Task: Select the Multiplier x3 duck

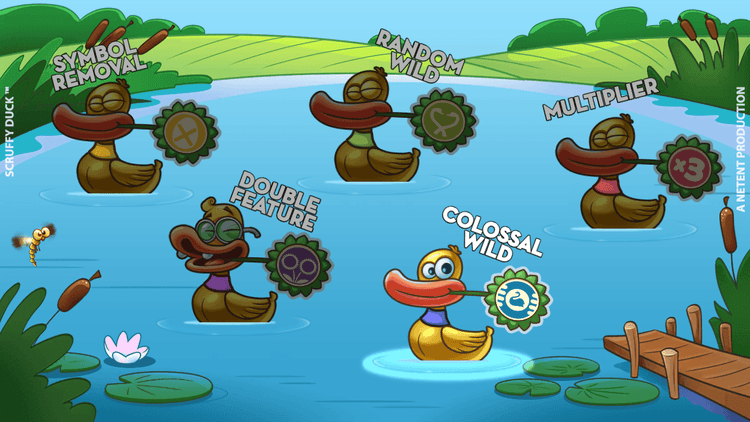Action: coord(620,175)
